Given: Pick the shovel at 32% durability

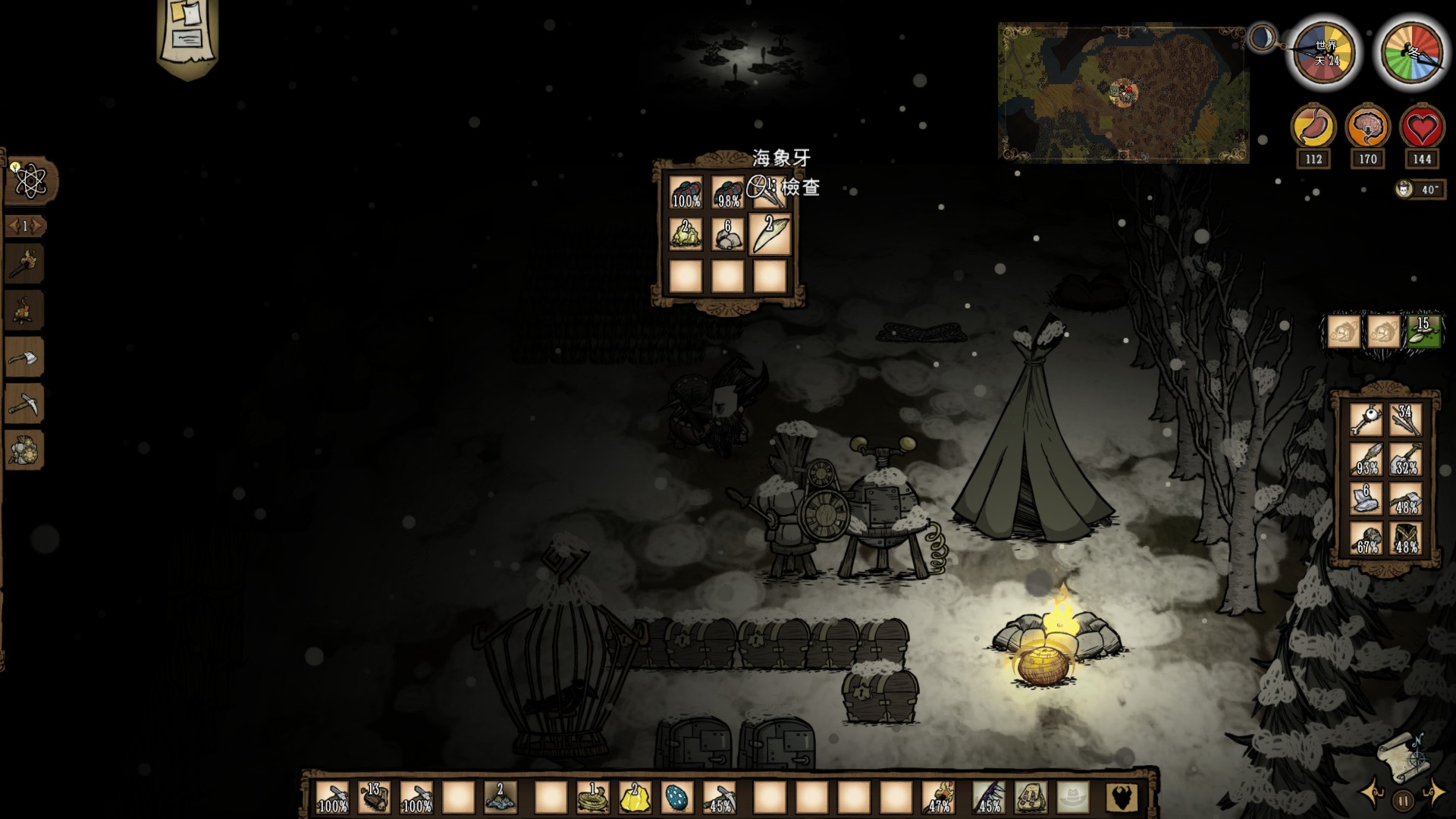Looking at the screenshot, I should click(x=1406, y=460).
